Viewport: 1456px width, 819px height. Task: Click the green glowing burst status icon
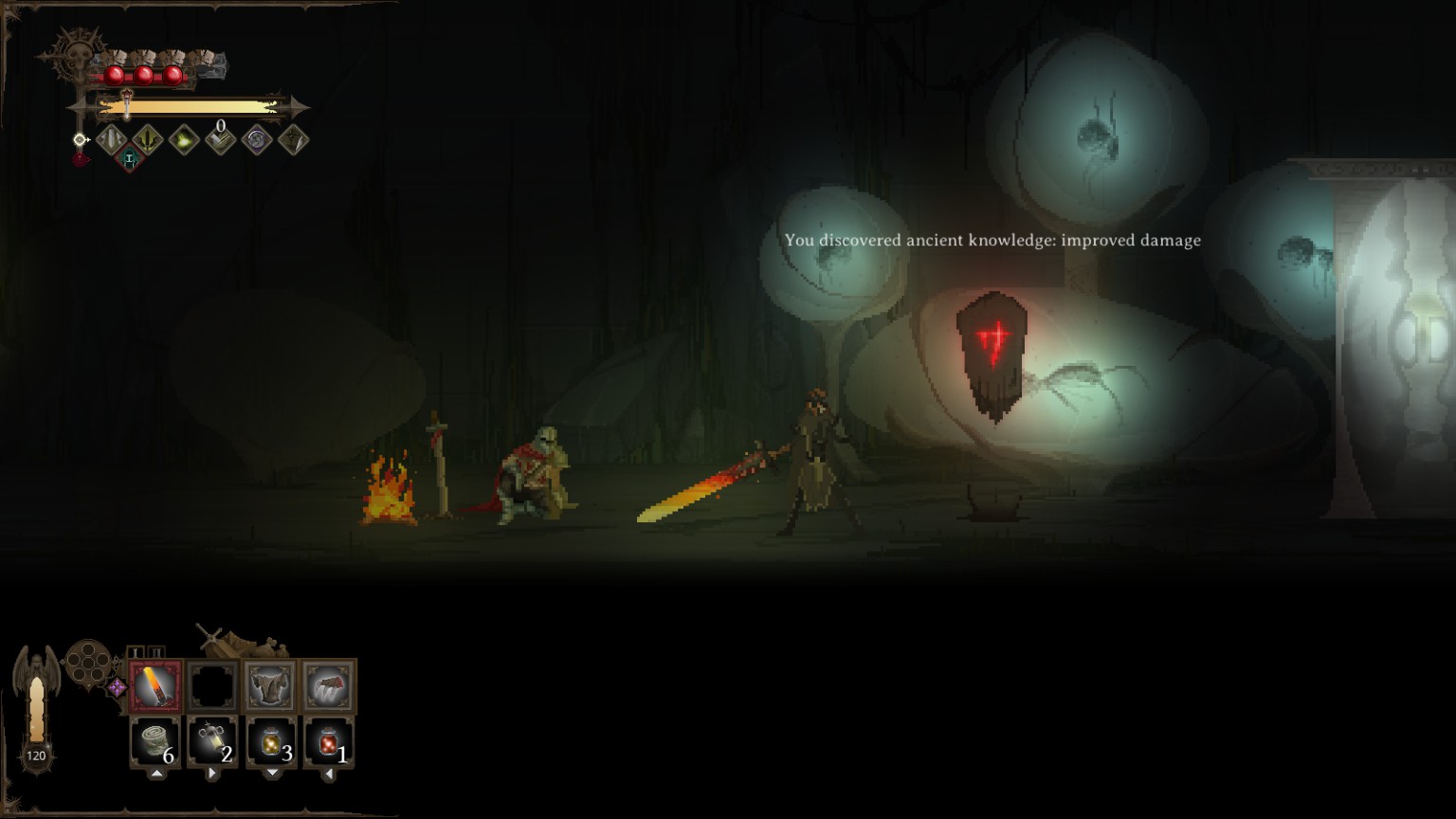point(184,140)
